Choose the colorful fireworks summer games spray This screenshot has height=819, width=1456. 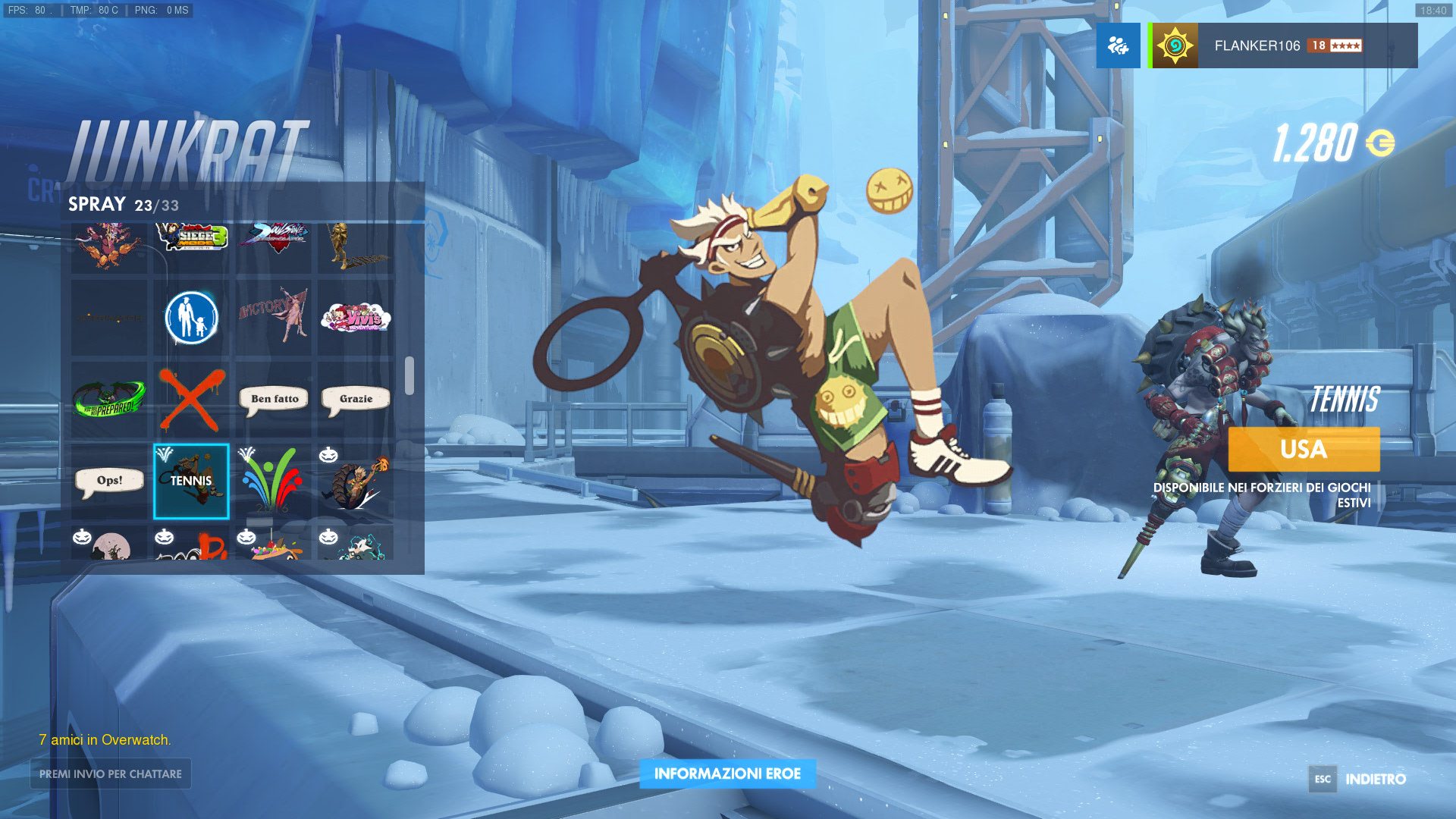274,481
